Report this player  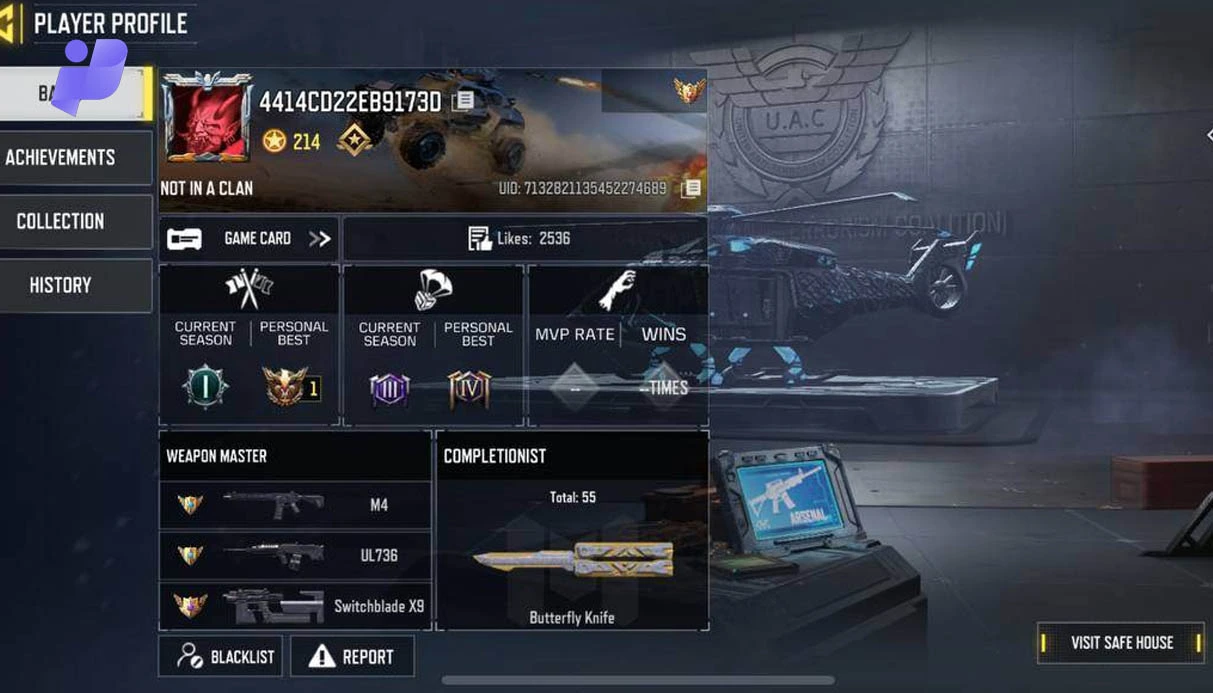352,657
